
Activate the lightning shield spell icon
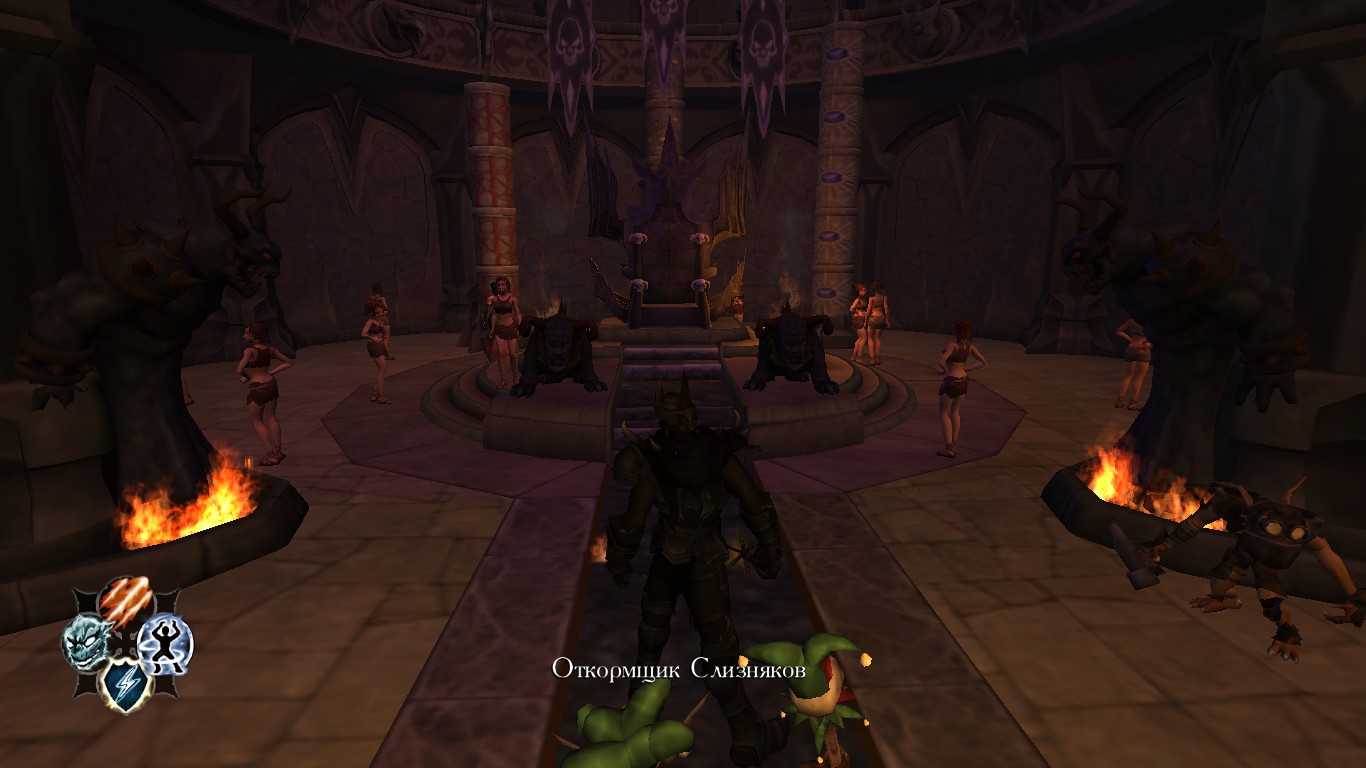point(126,683)
